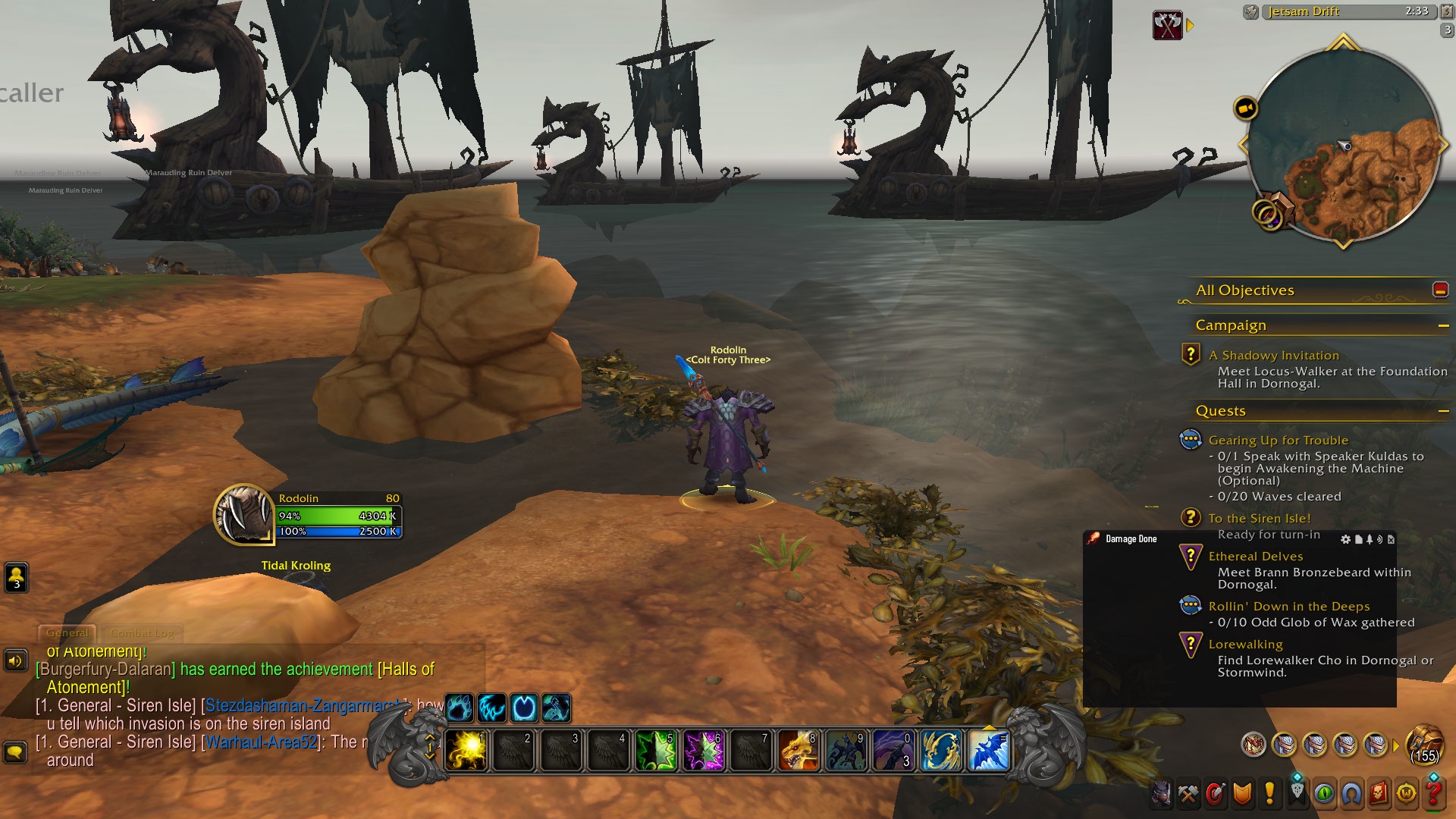The width and height of the screenshot is (1456, 819).
Task: Summon the blue dragon mount ability
Action: pyautogui.click(x=989, y=750)
